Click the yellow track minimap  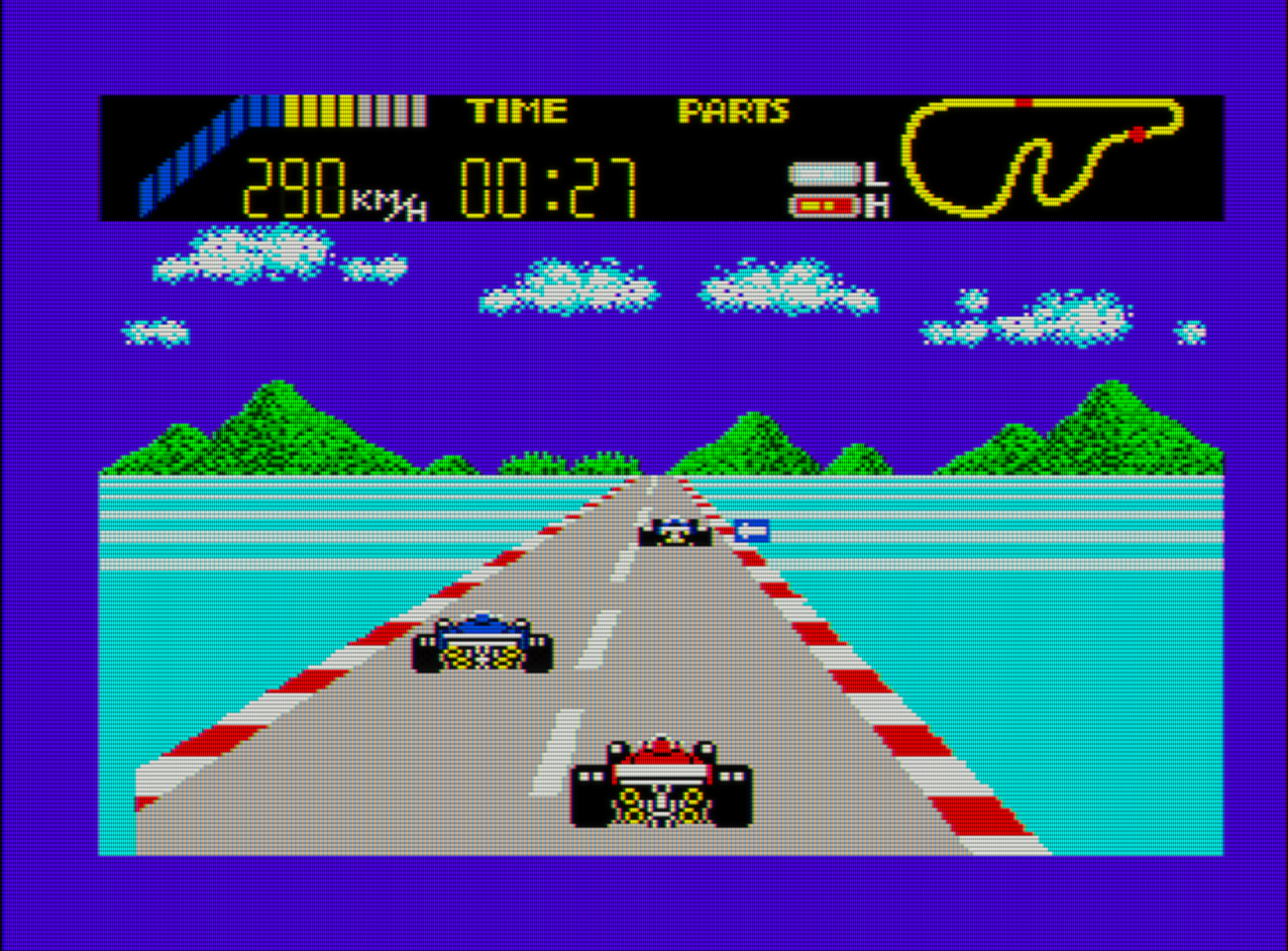1040,158
